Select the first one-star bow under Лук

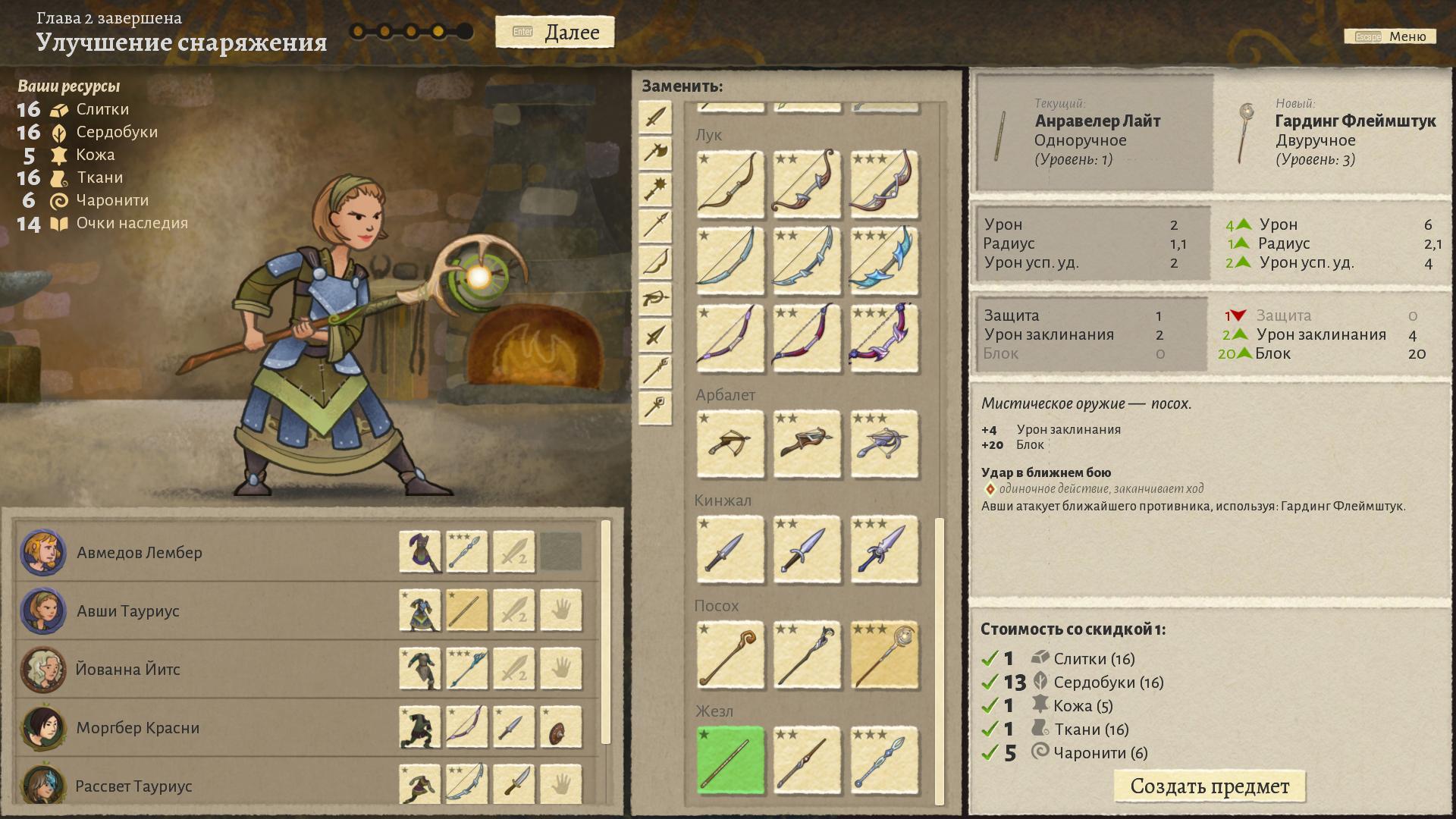[730, 184]
